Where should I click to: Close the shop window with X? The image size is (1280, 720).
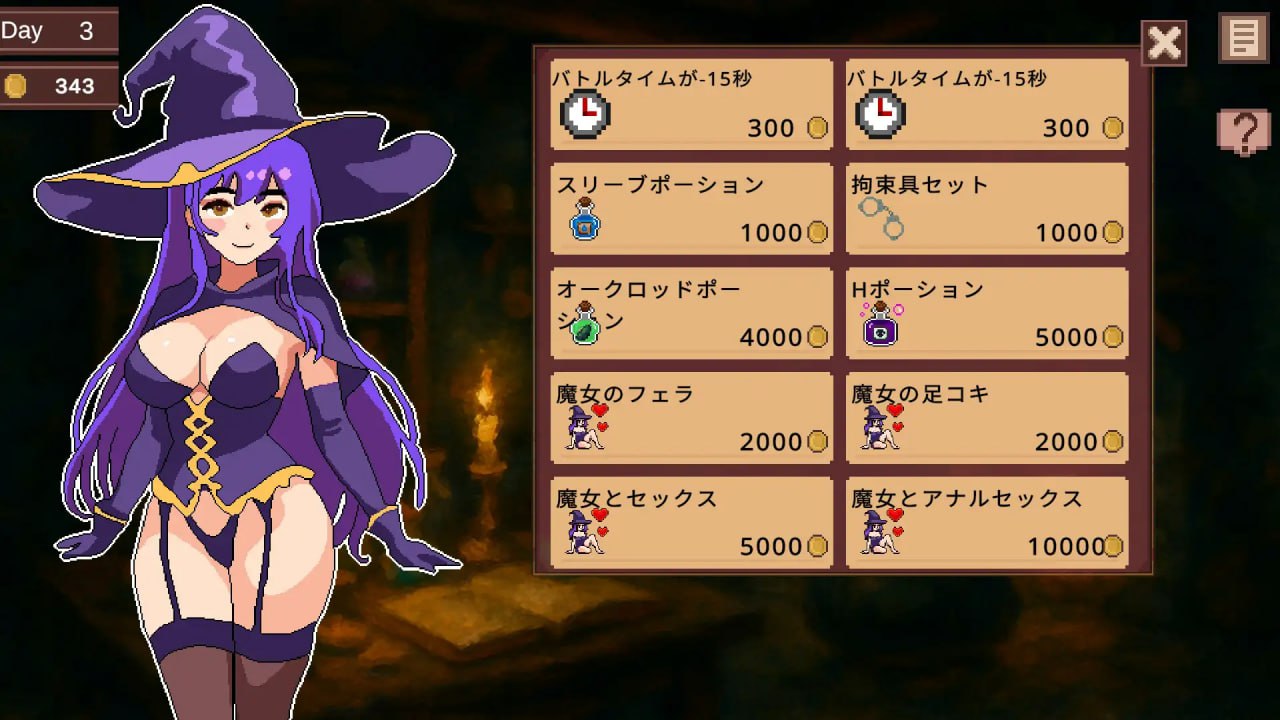click(x=1163, y=43)
